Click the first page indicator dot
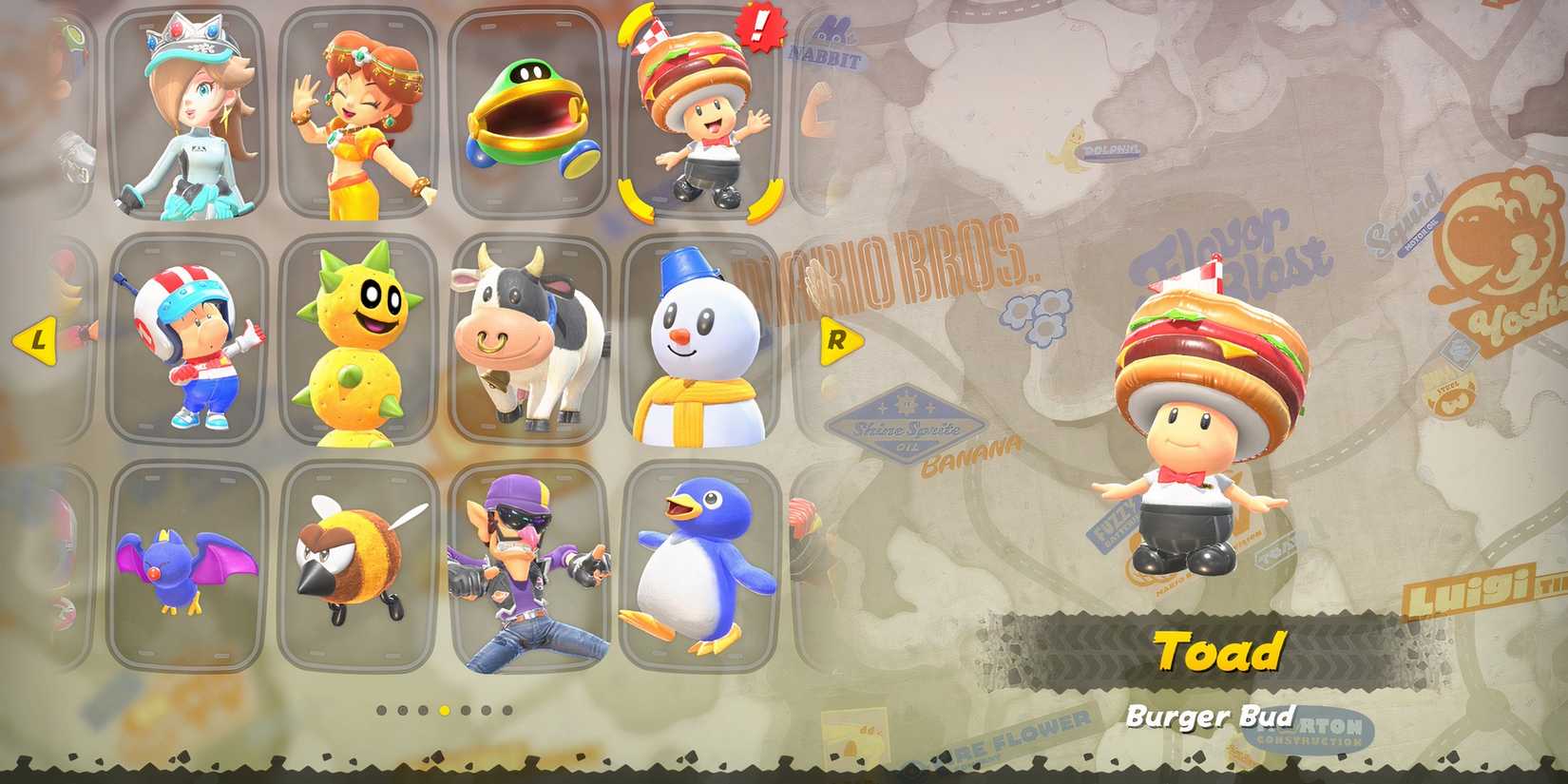Viewport: 1568px width, 784px height. (x=380, y=708)
